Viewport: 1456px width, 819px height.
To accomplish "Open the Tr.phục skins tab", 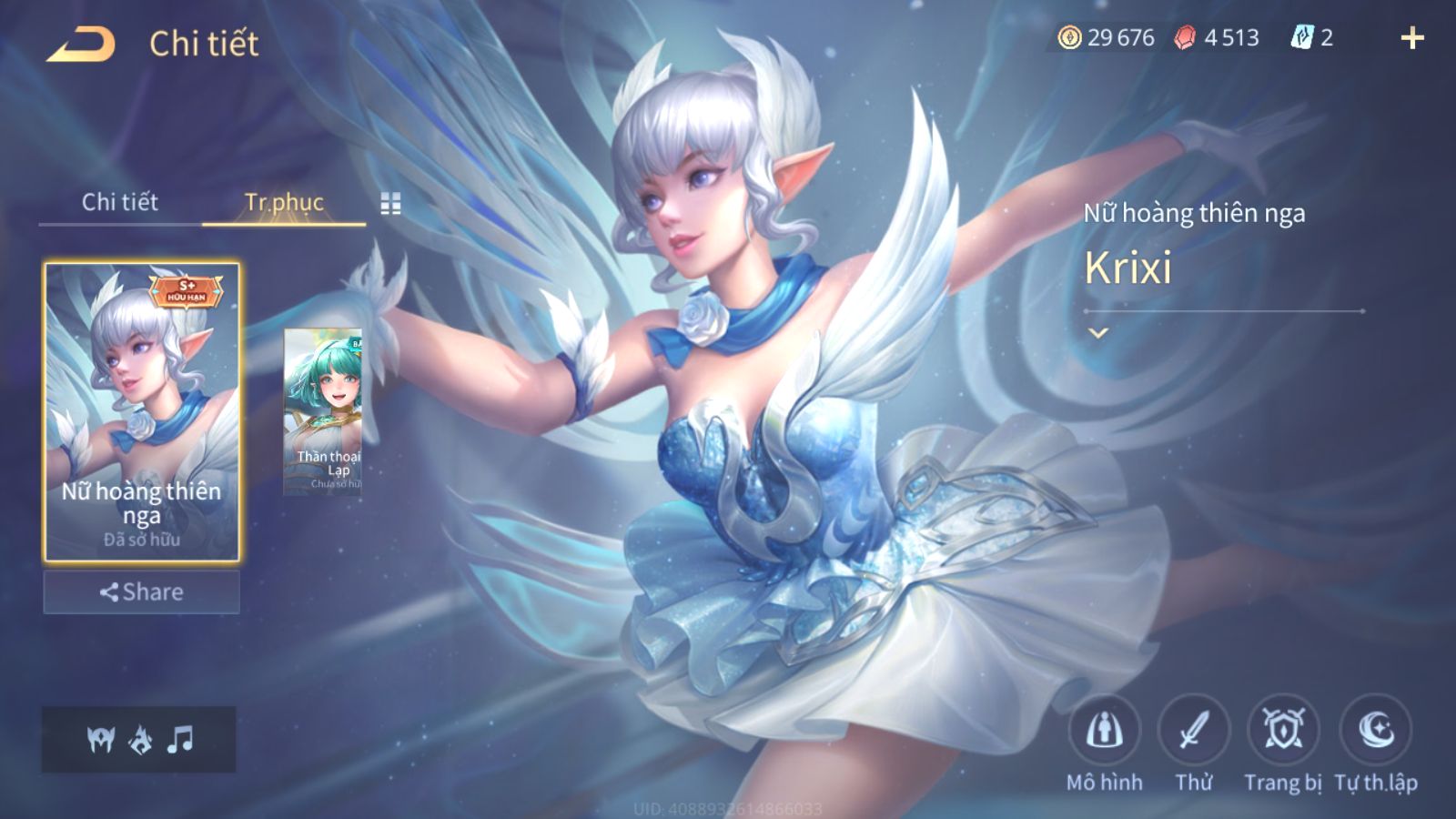I will point(284,202).
